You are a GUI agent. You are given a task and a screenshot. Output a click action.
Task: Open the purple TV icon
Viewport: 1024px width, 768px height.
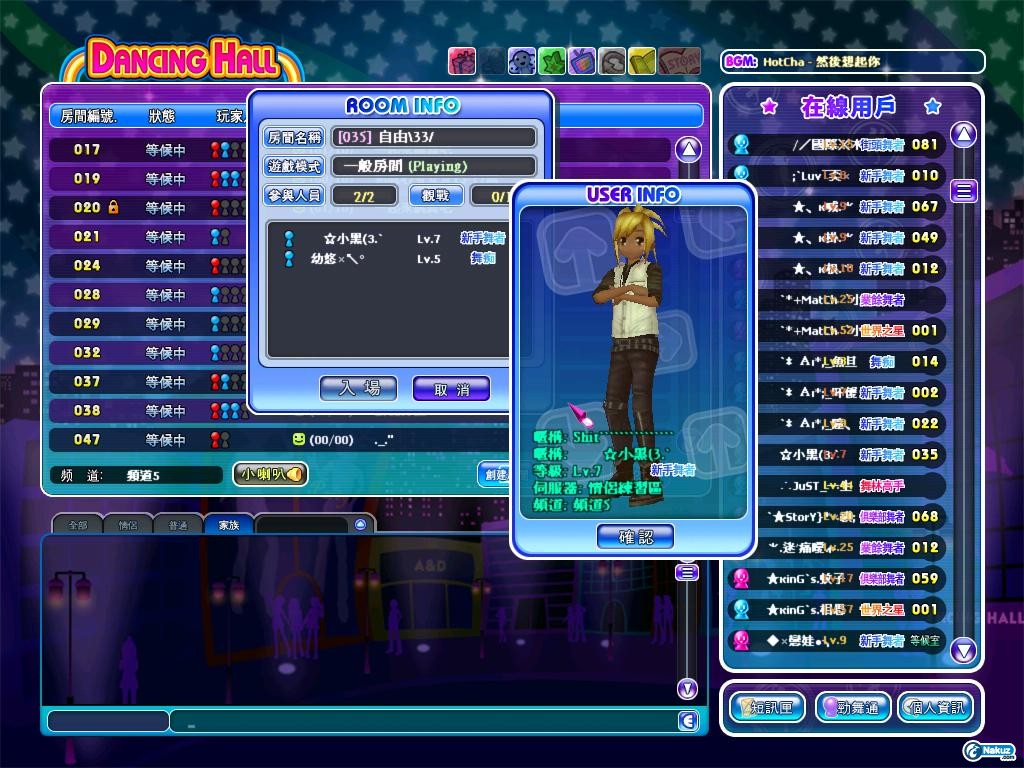point(581,61)
